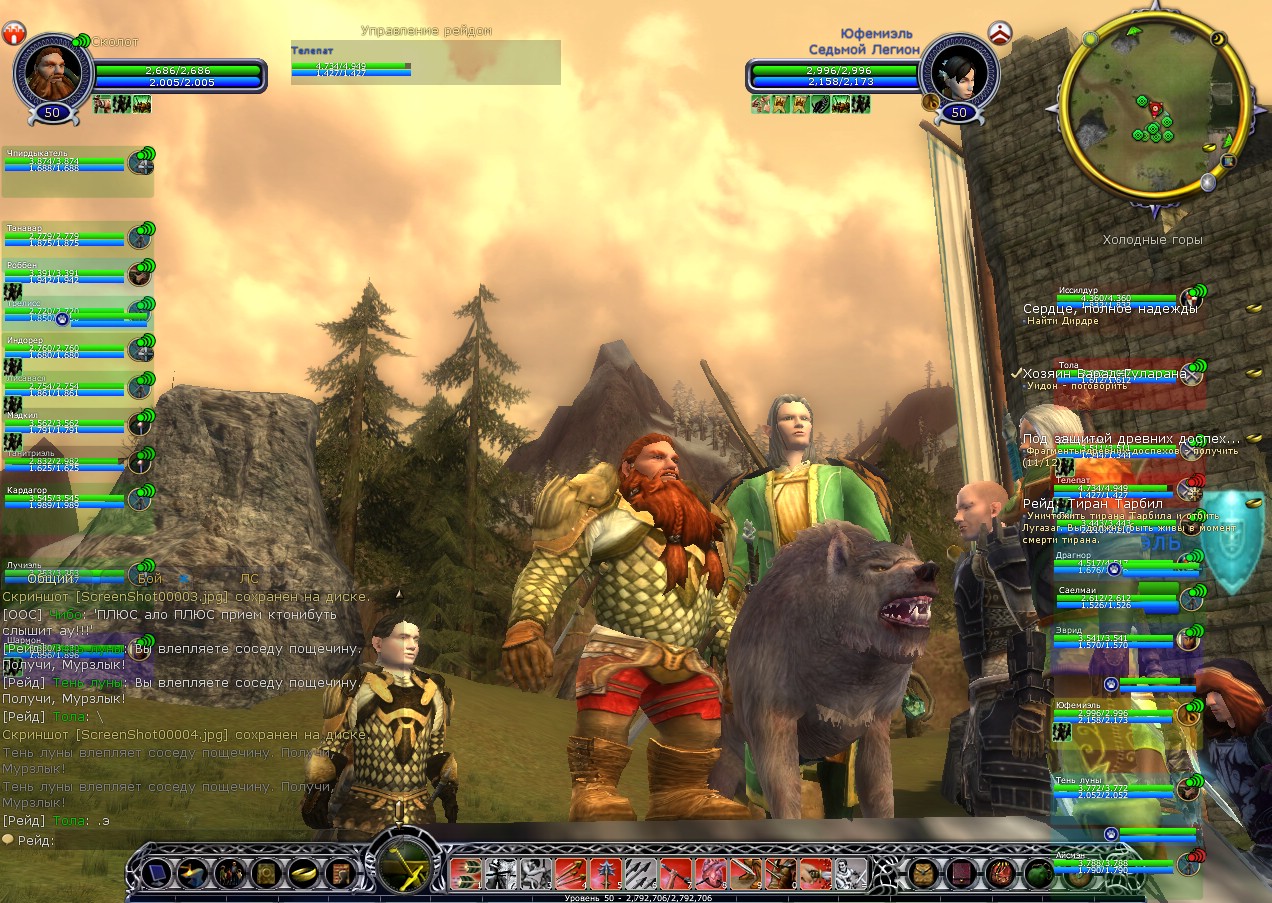Open the ЛС chat tab
The height and width of the screenshot is (903, 1272).
pos(249,578)
